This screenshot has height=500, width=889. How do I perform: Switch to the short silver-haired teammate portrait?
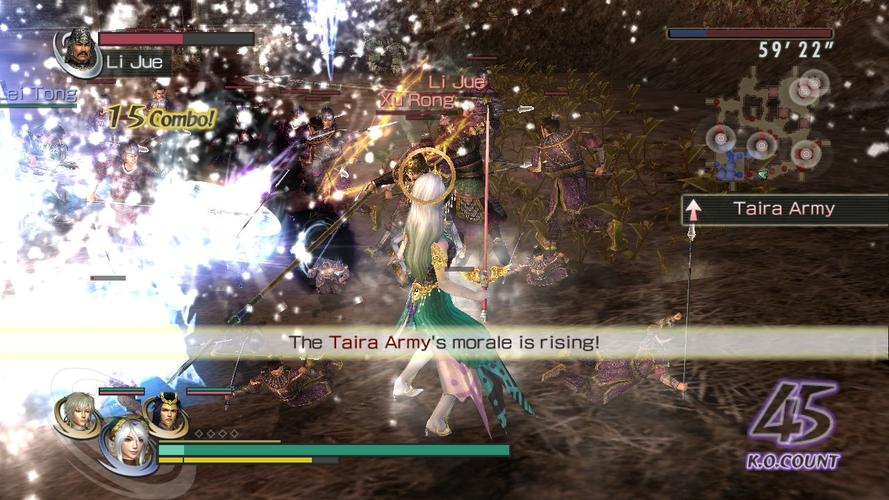pyautogui.click(x=78, y=411)
